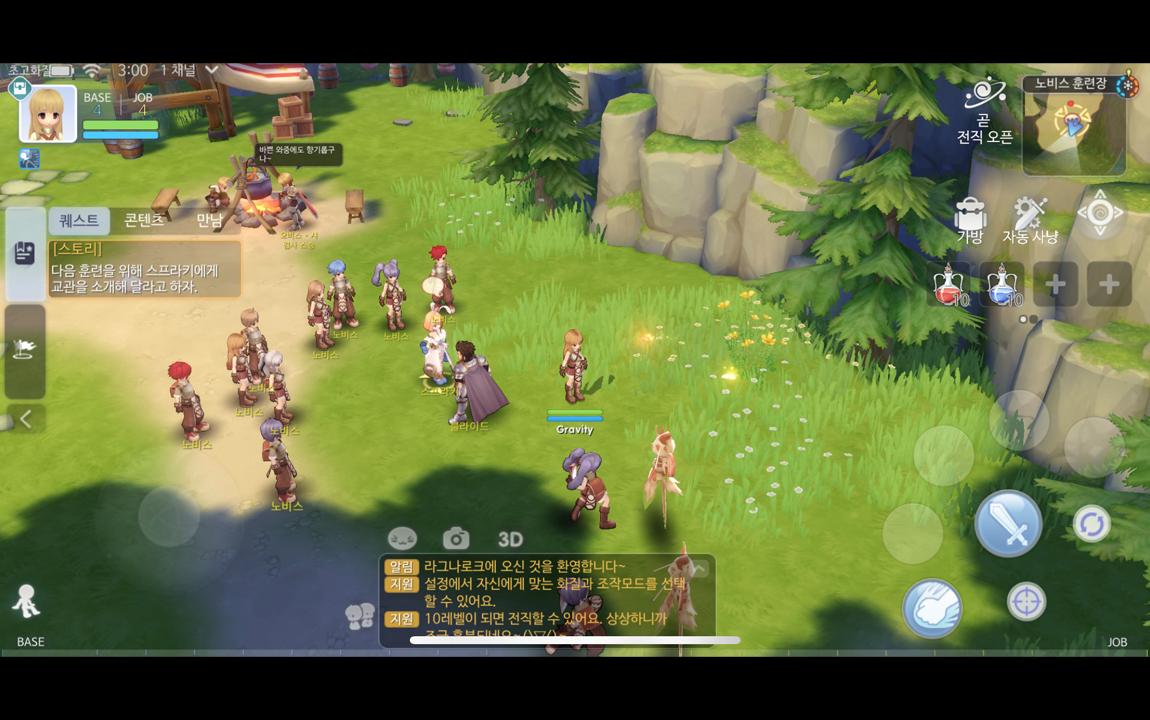The height and width of the screenshot is (720, 1150).
Task: Cycle targets with the circular arrows button
Action: click(x=1091, y=524)
